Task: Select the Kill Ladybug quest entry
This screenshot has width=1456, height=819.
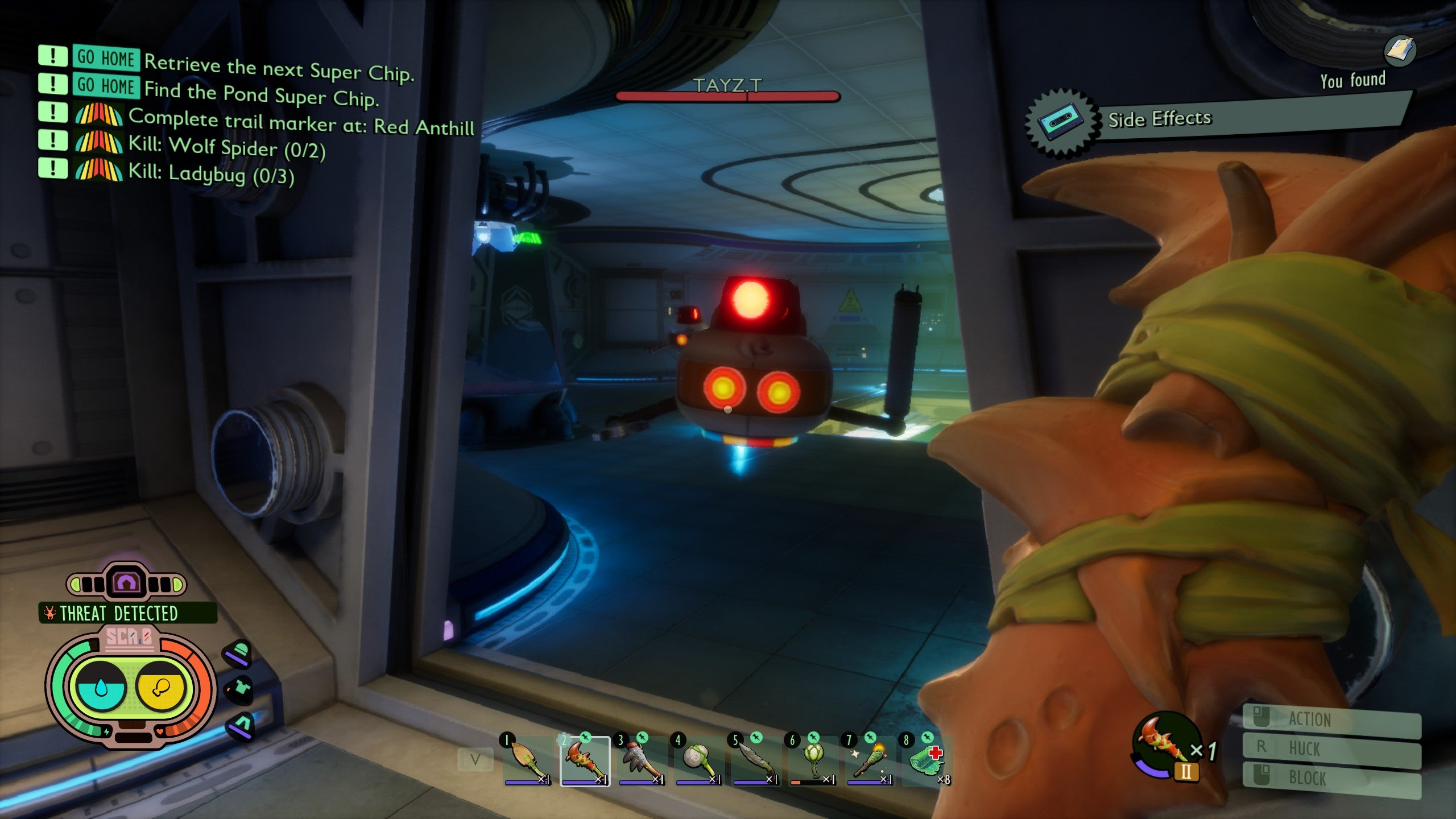Action: pos(211,173)
